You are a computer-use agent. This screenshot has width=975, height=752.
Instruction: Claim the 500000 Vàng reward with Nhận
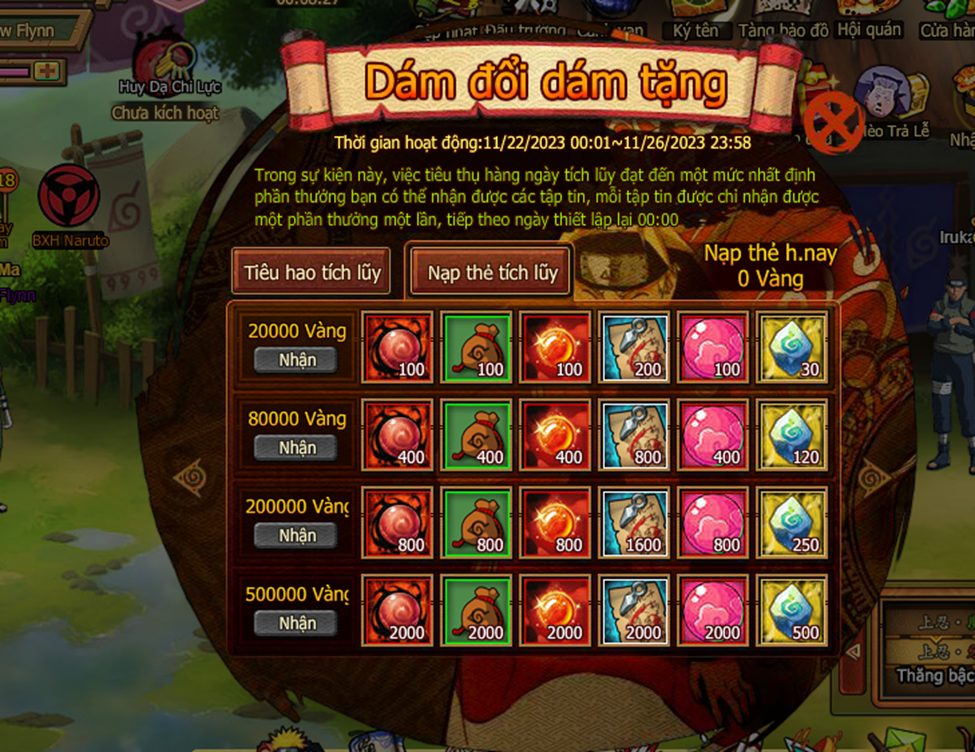coord(297,622)
